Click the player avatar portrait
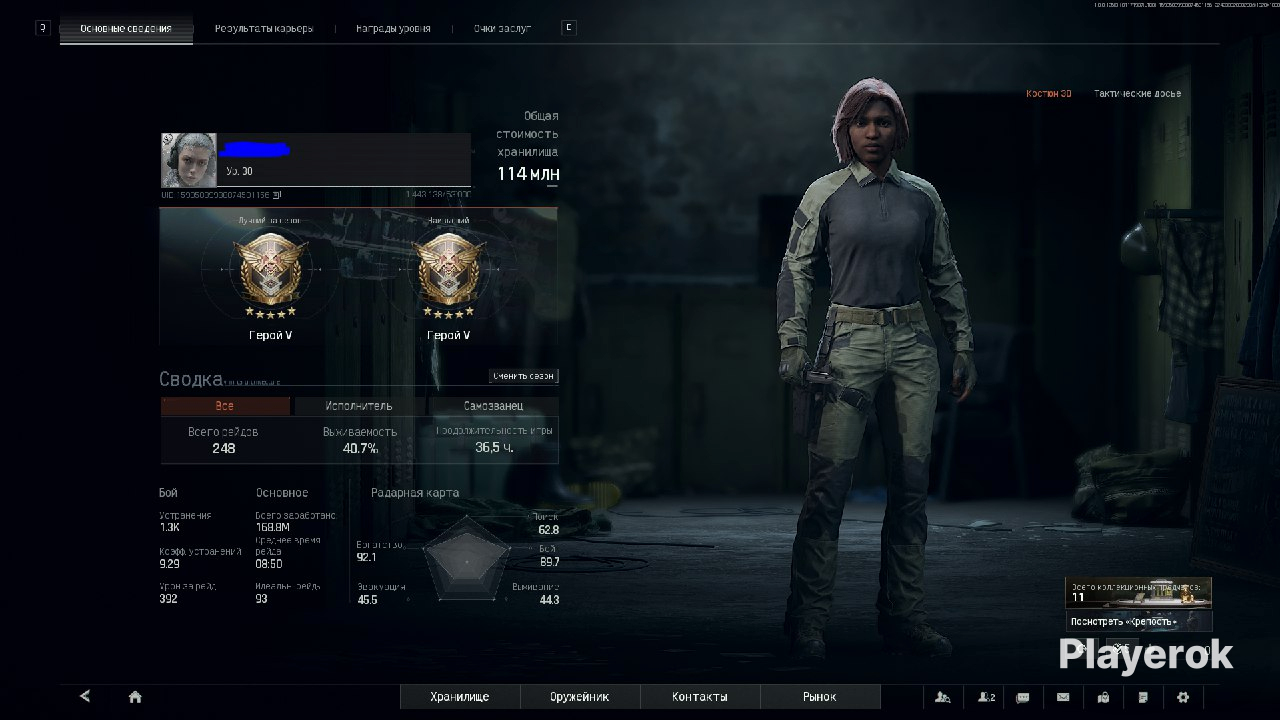 [189, 160]
